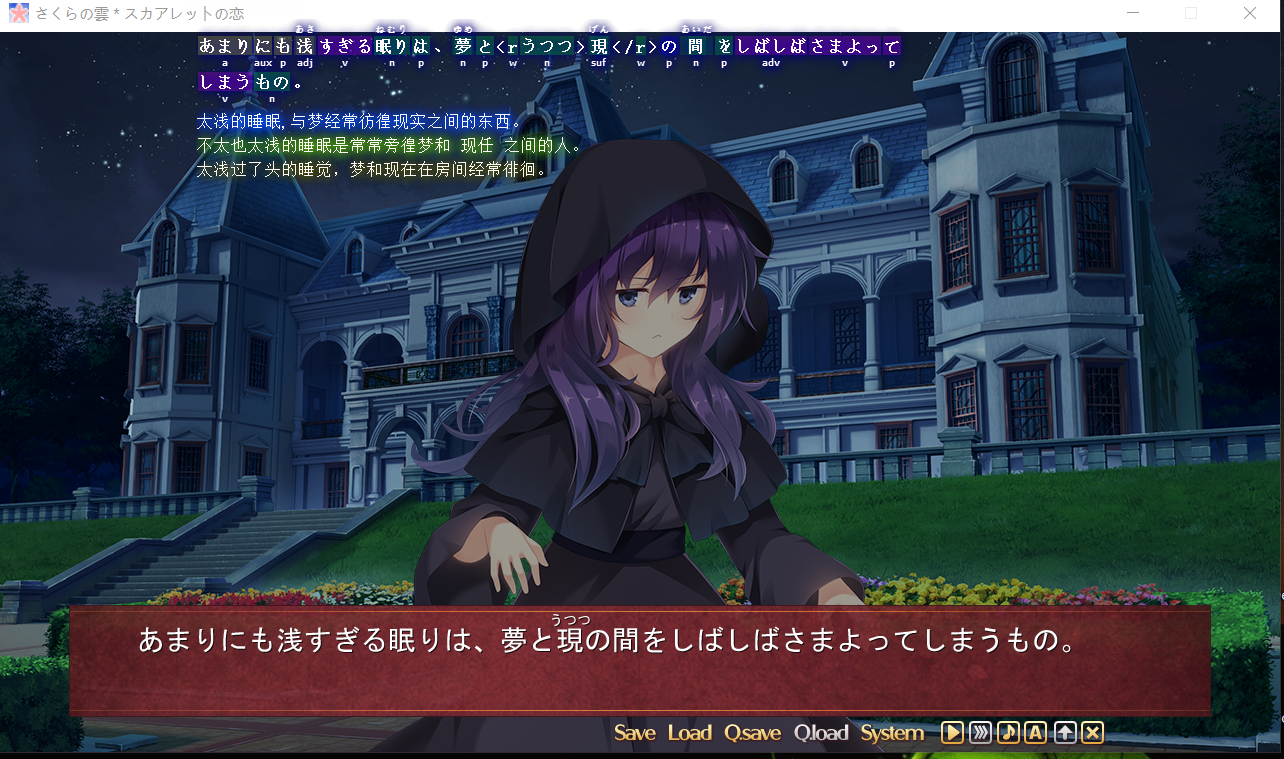Open the Load menu
The height and width of the screenshot is (759, 1284).
pos(689,733)
